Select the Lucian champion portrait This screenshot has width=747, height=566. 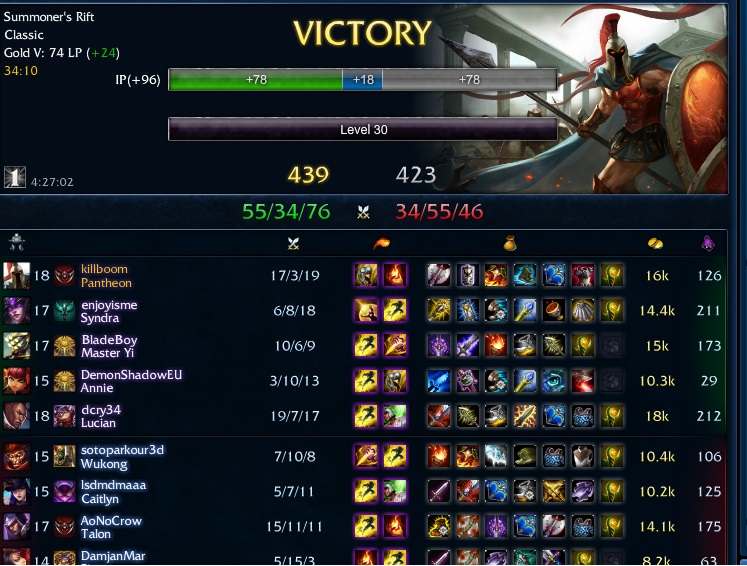(x=16, y=416)
